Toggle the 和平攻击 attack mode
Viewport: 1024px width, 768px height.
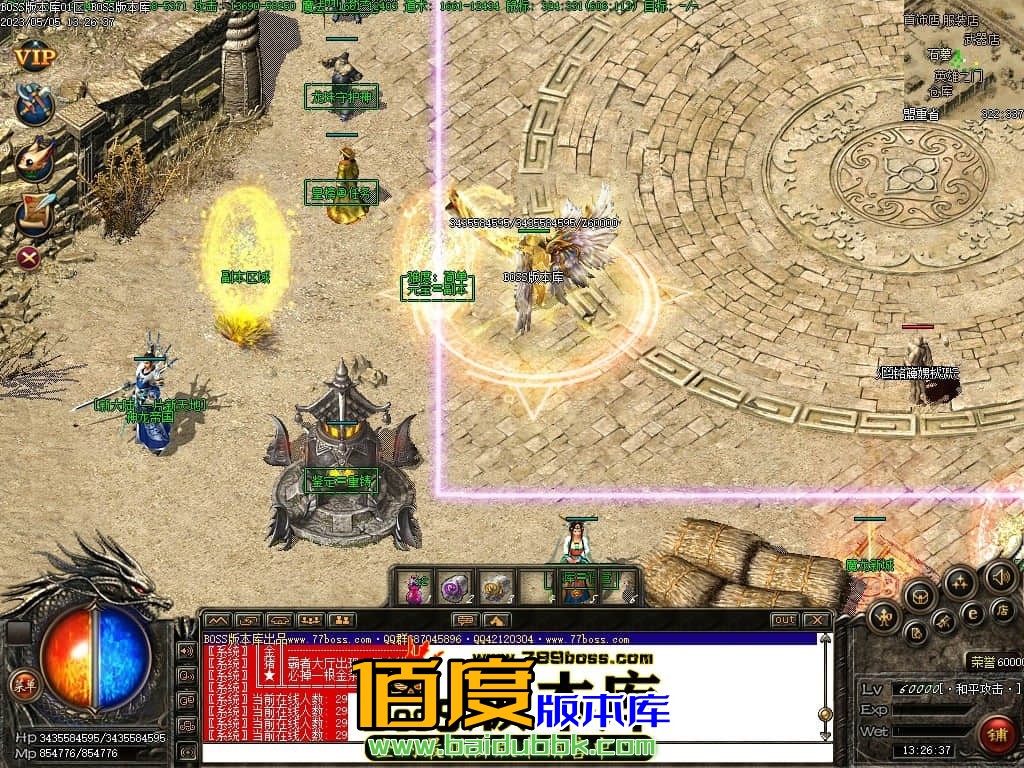tap(984, 690)
